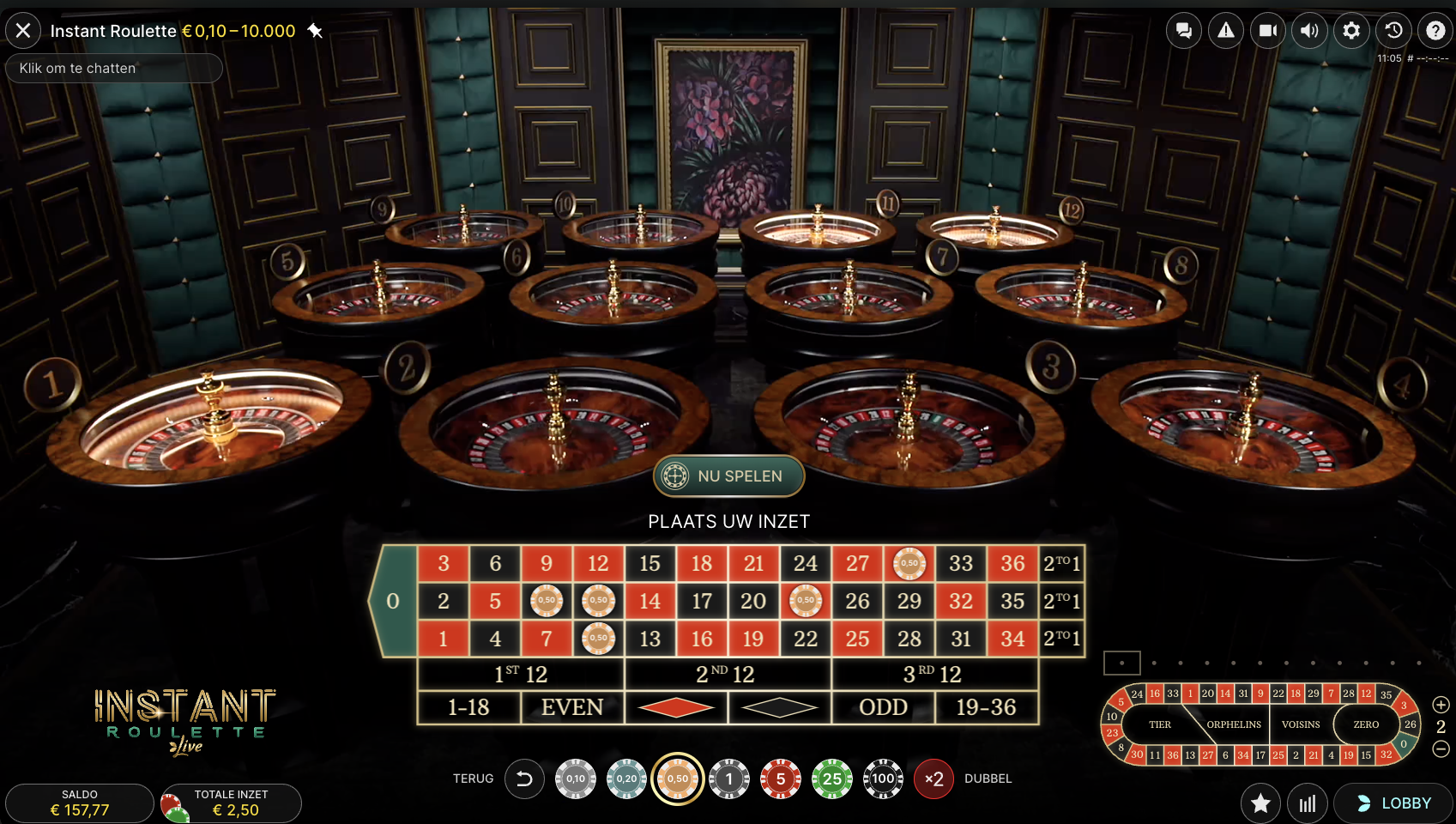
Task: Open the ORPHELINS racetrack section
Action: click(1233, 724)
